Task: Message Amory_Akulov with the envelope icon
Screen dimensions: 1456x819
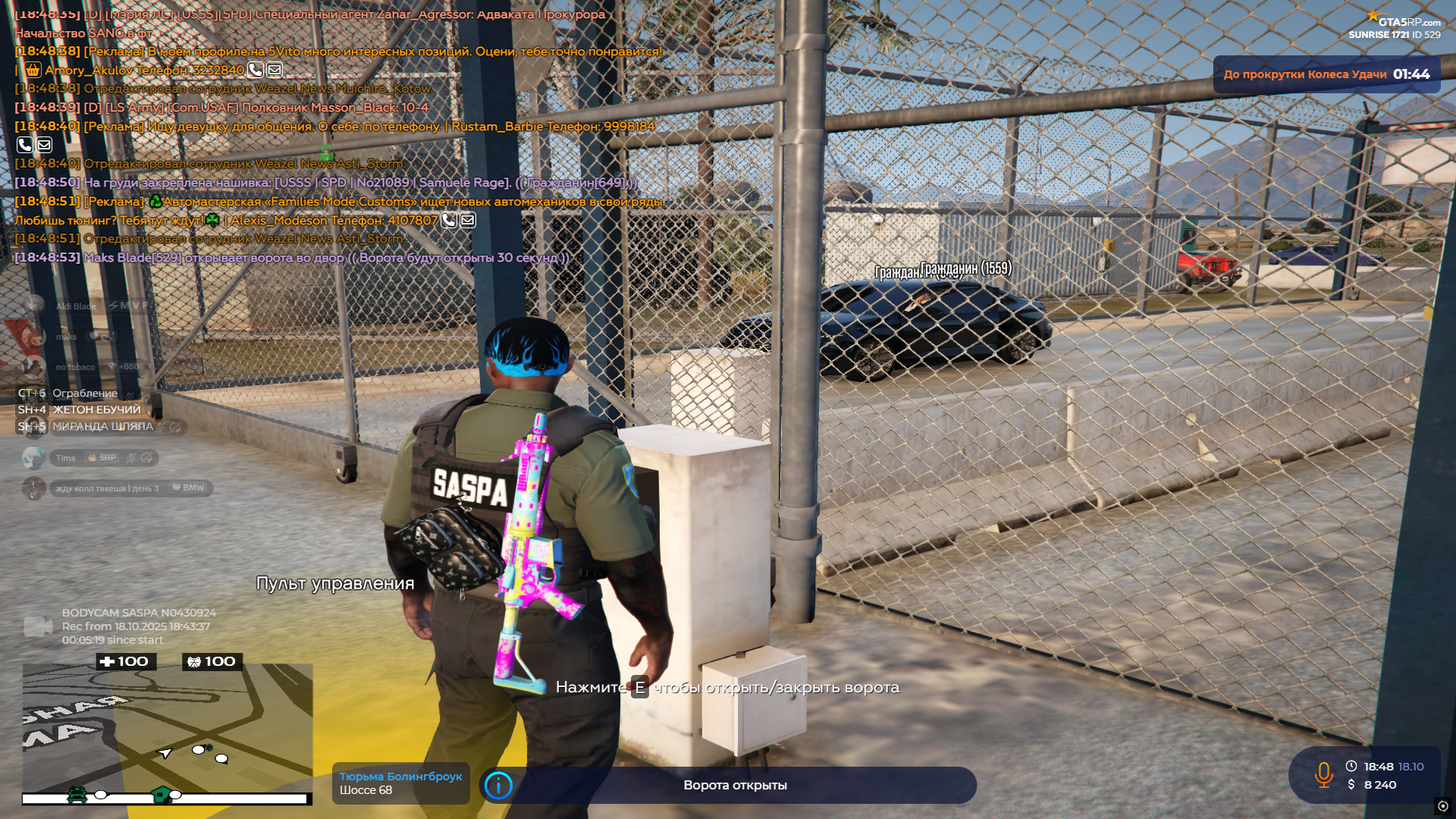Action: click(x=275, y=71)
